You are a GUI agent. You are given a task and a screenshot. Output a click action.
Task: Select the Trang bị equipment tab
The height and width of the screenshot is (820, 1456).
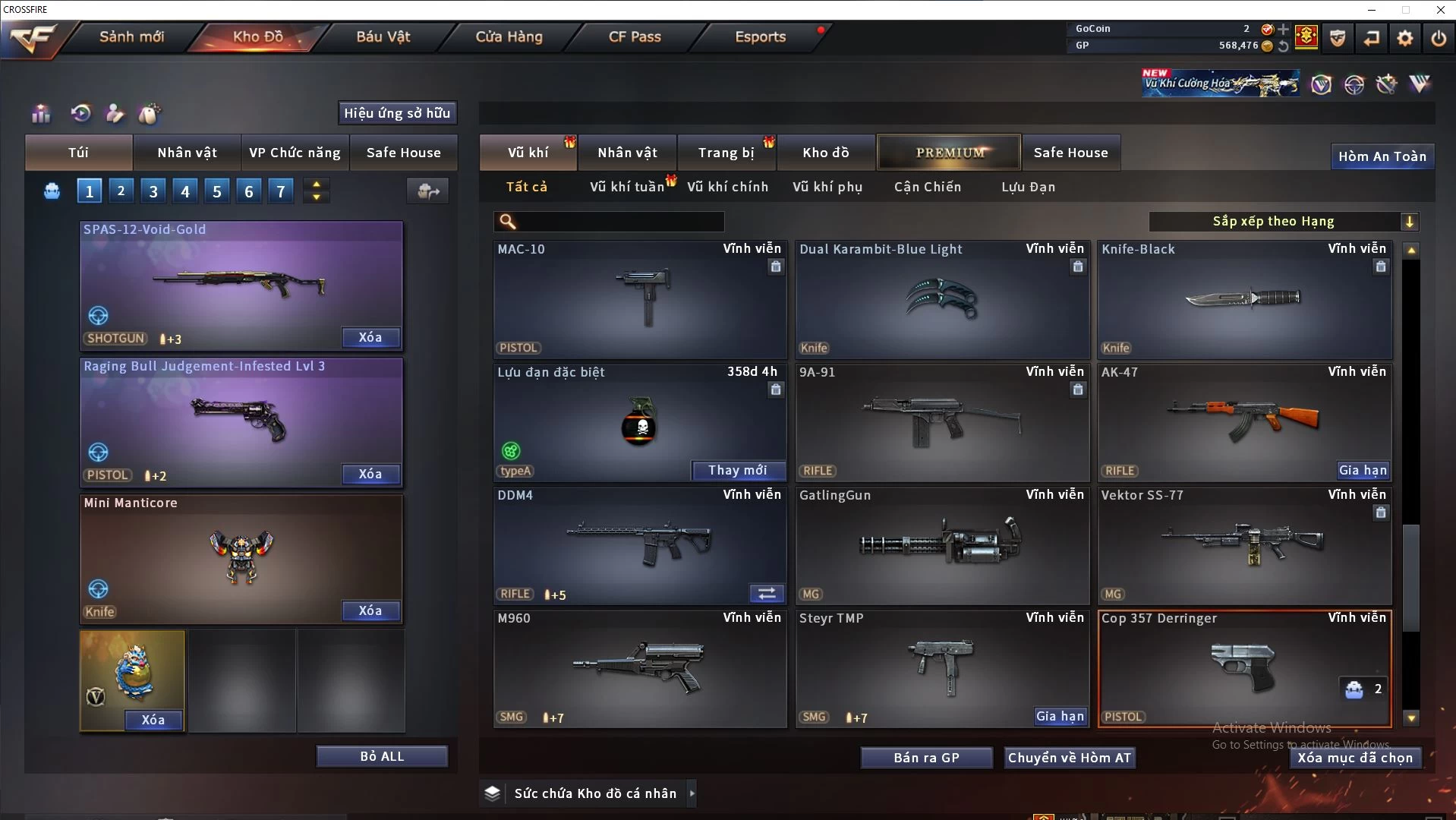(726, 153)
